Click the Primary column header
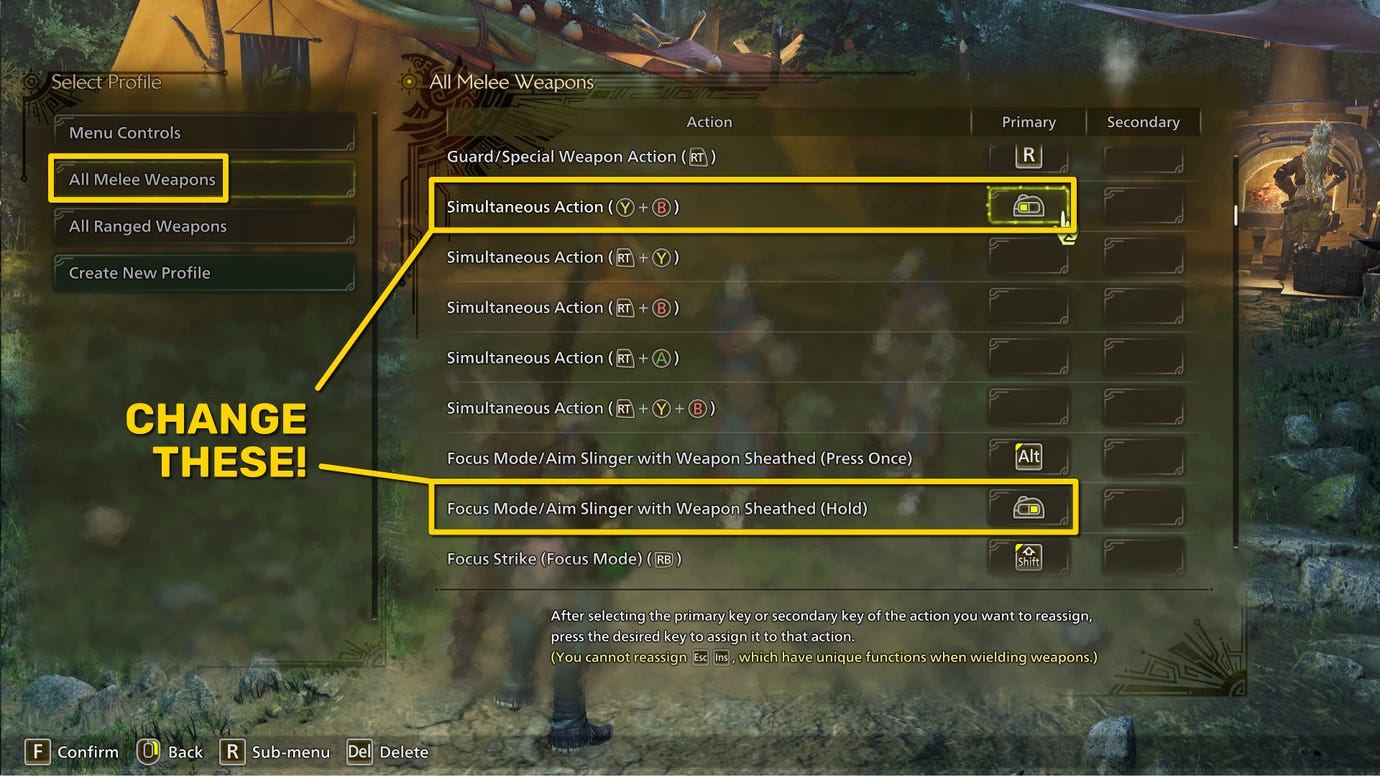Screen dimensions: 1380x776 pyautogui.click(x=1028, y=121)
